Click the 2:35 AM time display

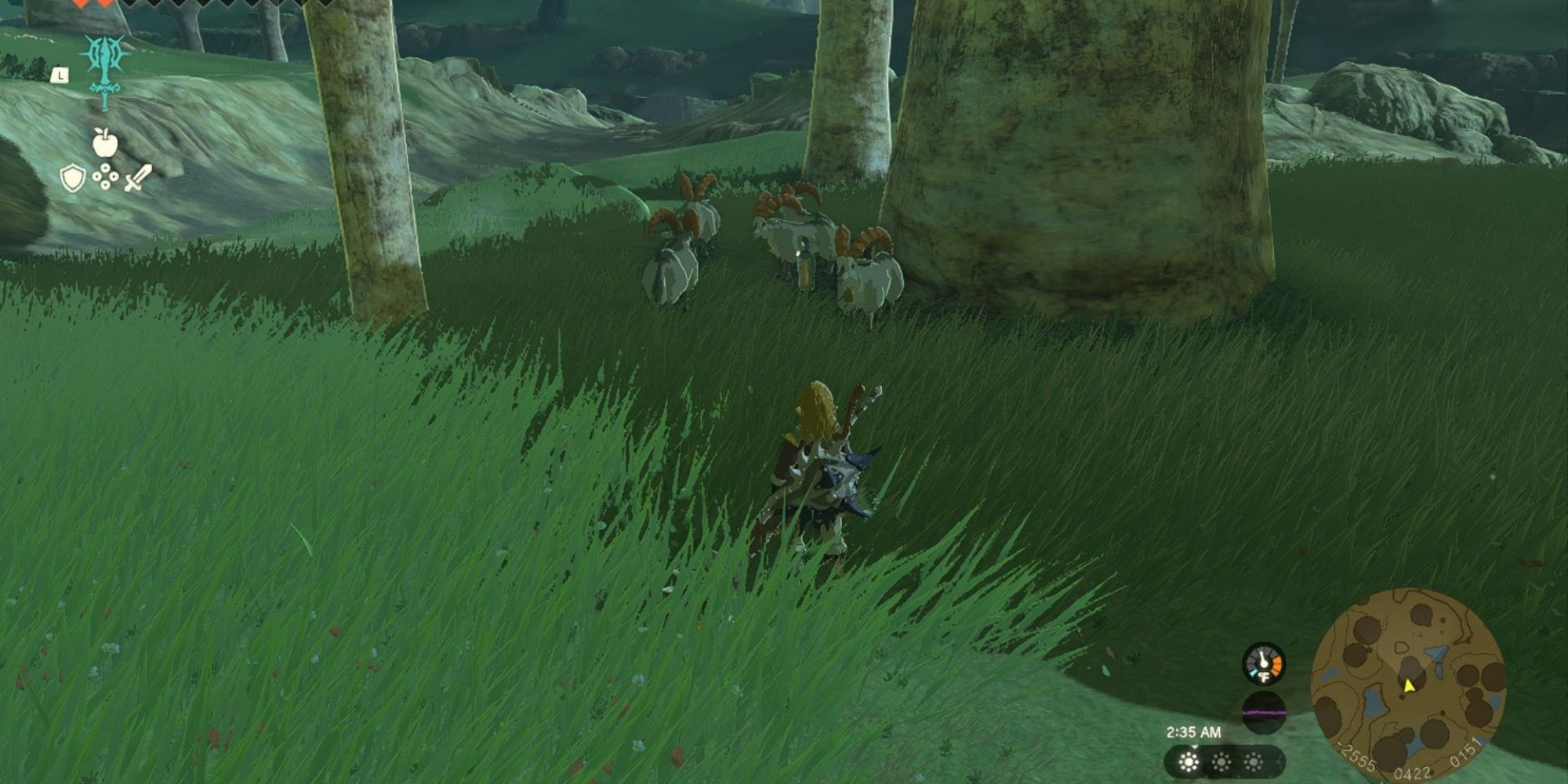1195,732
